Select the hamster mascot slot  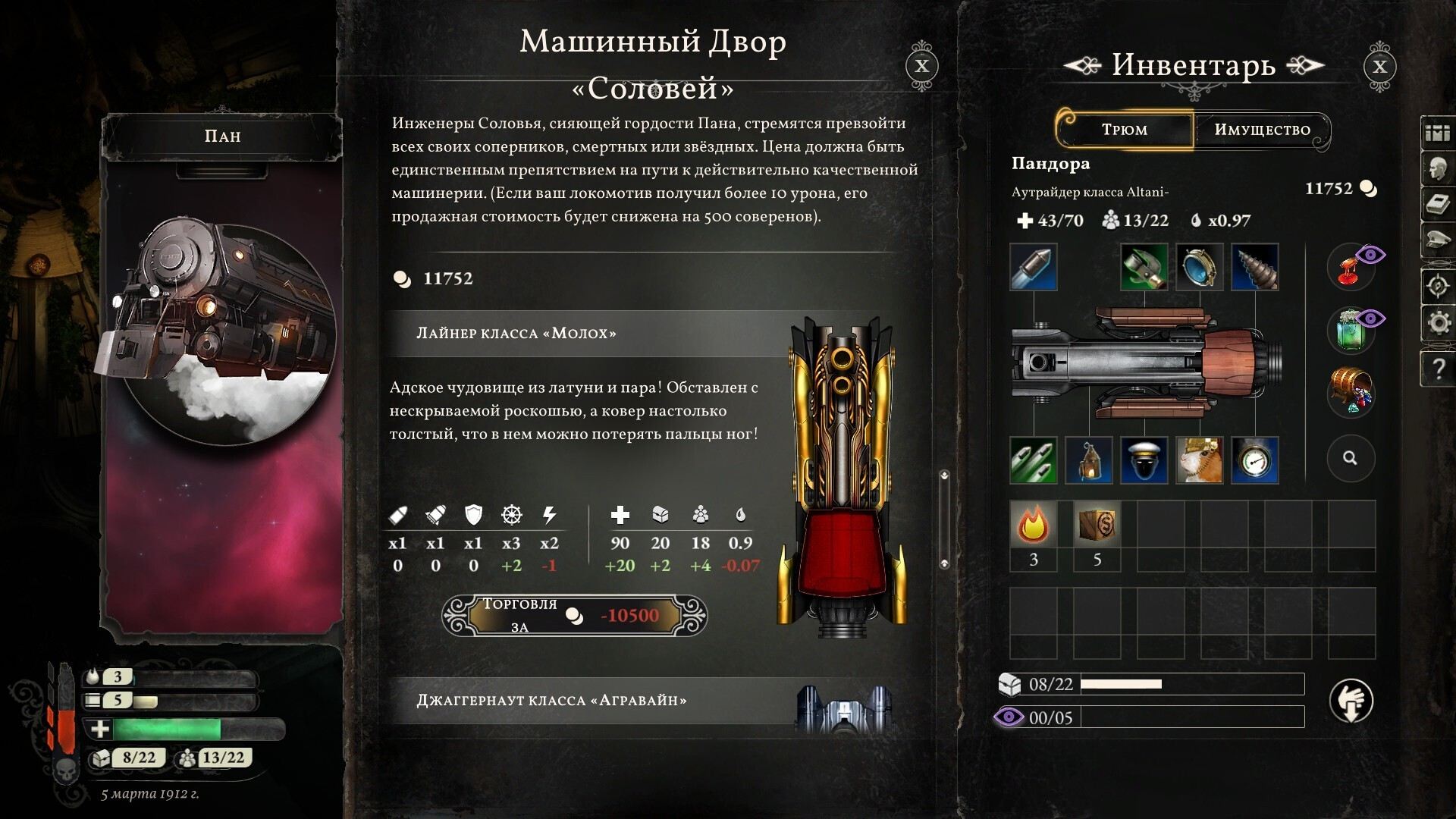pos(1199,460)
